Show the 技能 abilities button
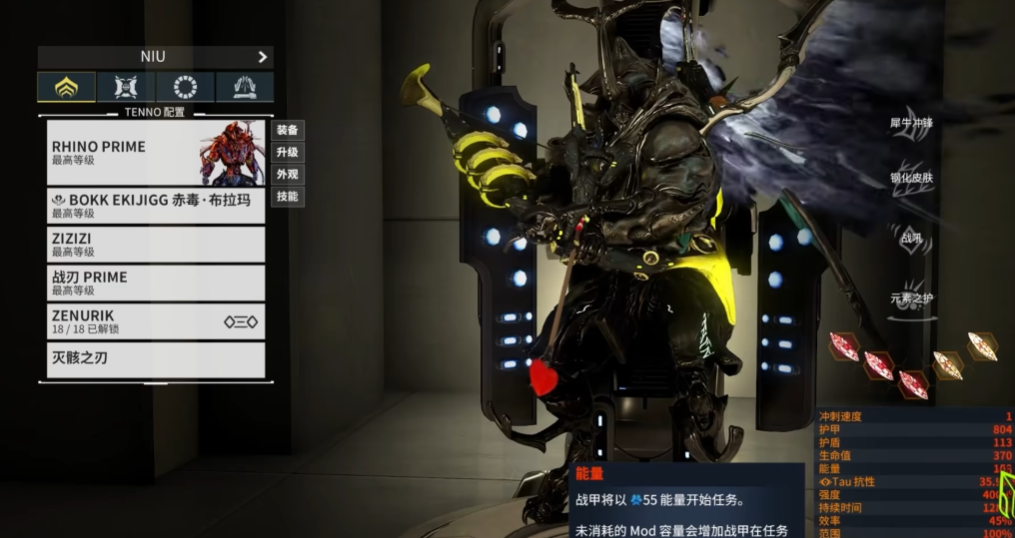1015x538 pixels. pyautogui.click(x=288, y=197)
